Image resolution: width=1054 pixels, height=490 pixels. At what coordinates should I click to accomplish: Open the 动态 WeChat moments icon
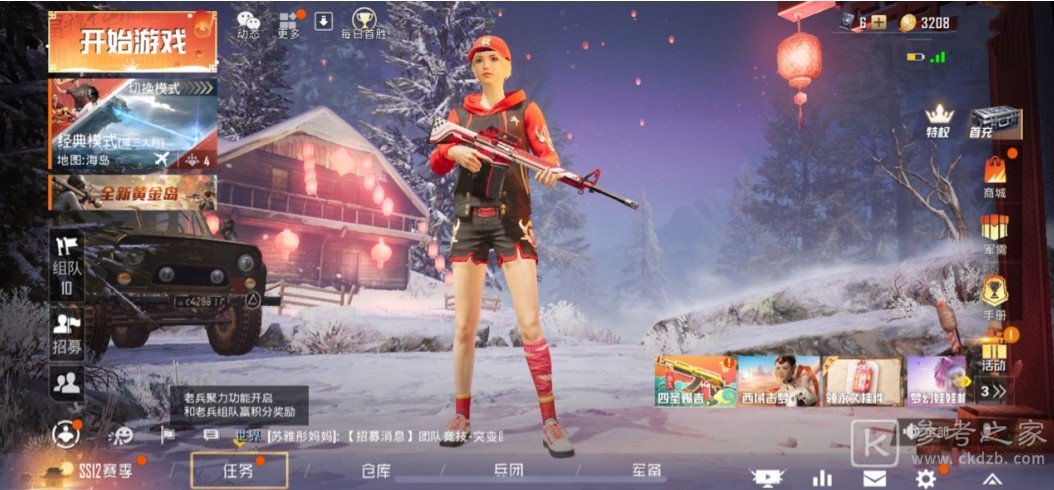[248, 23]
